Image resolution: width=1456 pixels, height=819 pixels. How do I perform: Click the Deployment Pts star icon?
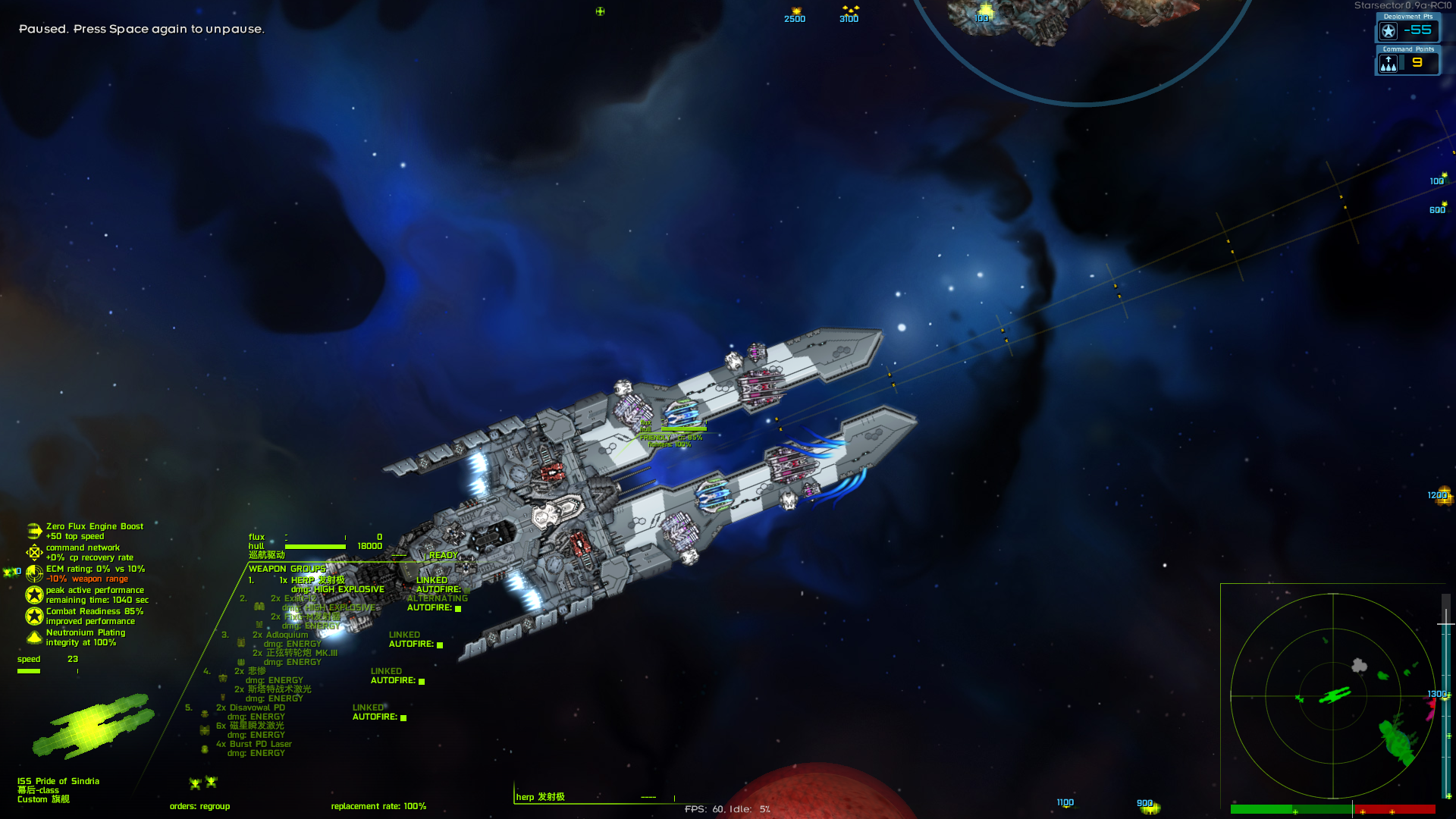pos(1389,31)
